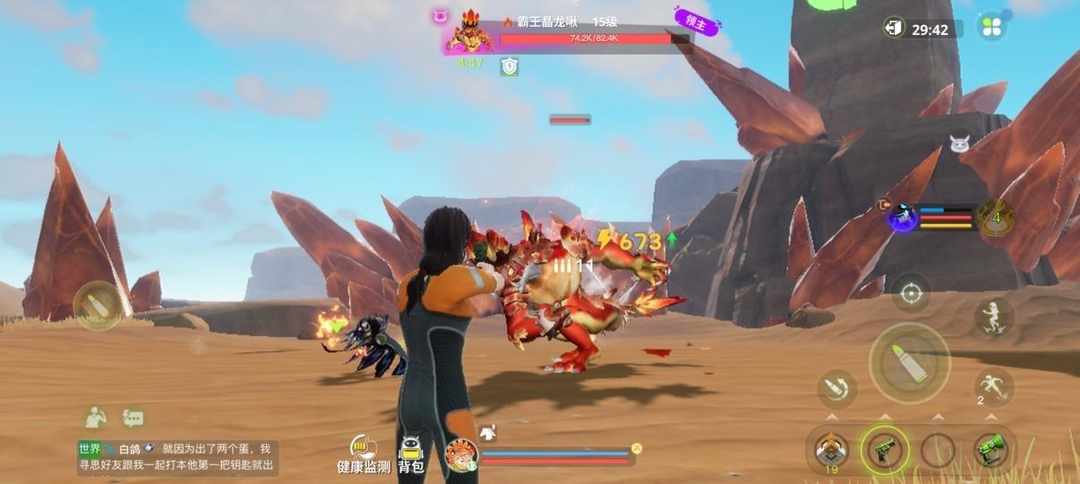
Task: Toggle the crosshair aim button
Action: tap(910, 293)
